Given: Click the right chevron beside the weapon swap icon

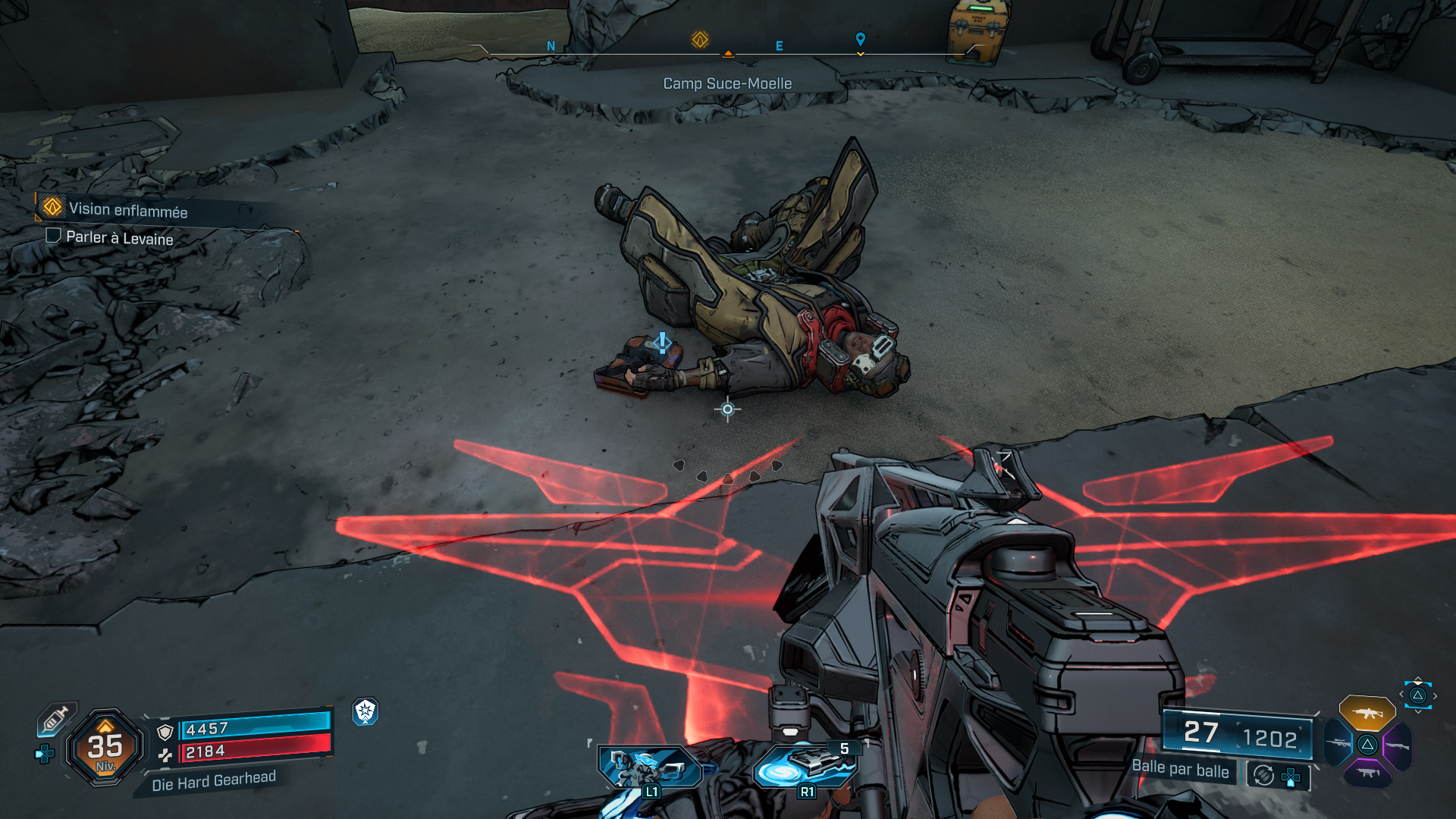Looking at the screenshot, I should click(x=1436, y=695).
